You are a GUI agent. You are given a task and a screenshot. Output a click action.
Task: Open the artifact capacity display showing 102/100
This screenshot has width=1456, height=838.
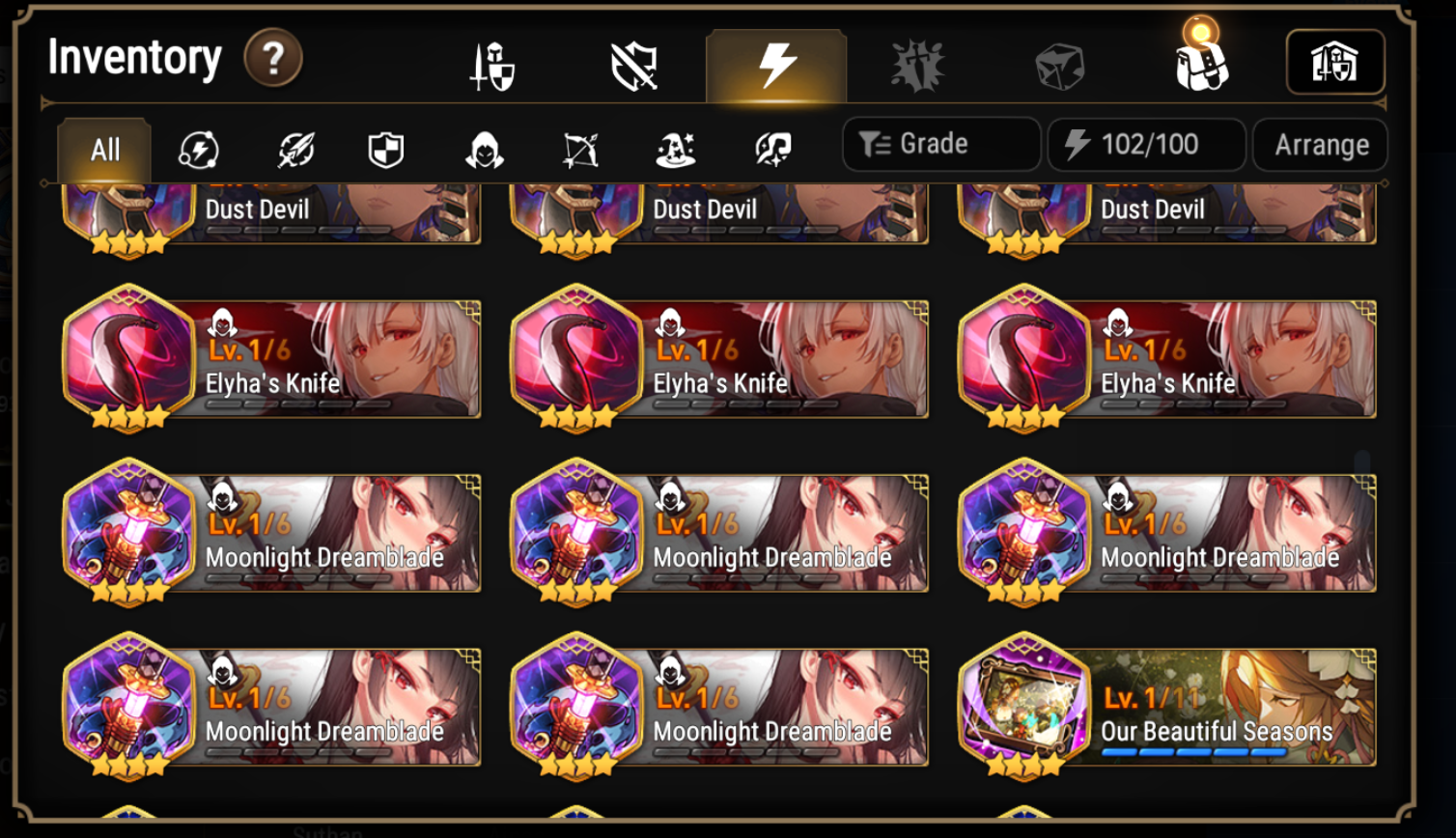1145,144
